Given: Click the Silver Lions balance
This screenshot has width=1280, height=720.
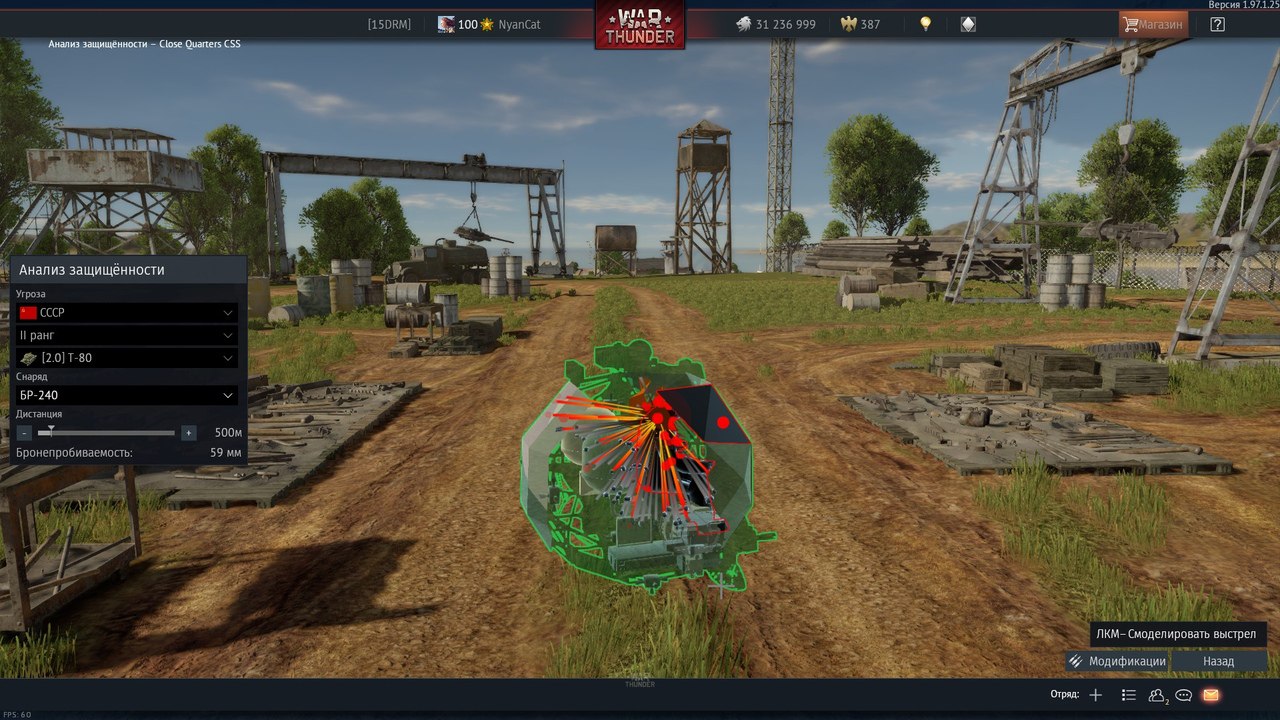Looking at the screenshot, I should click(776, 24).
